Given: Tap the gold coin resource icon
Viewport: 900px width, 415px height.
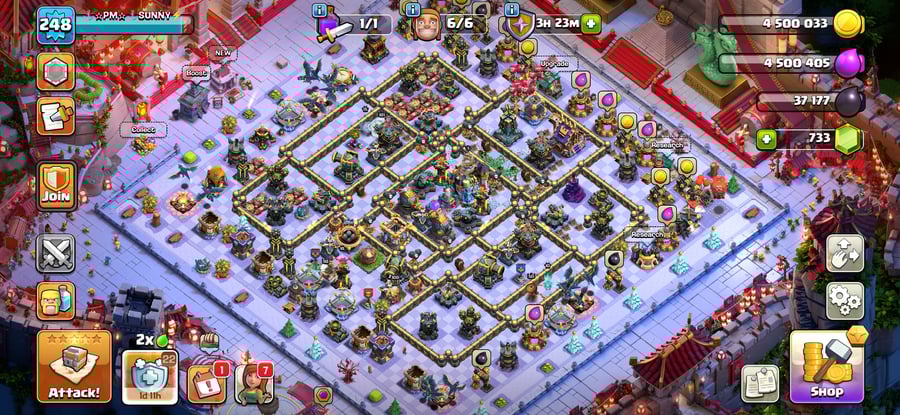Looking at the screenshot, I should tap(848, 24).
